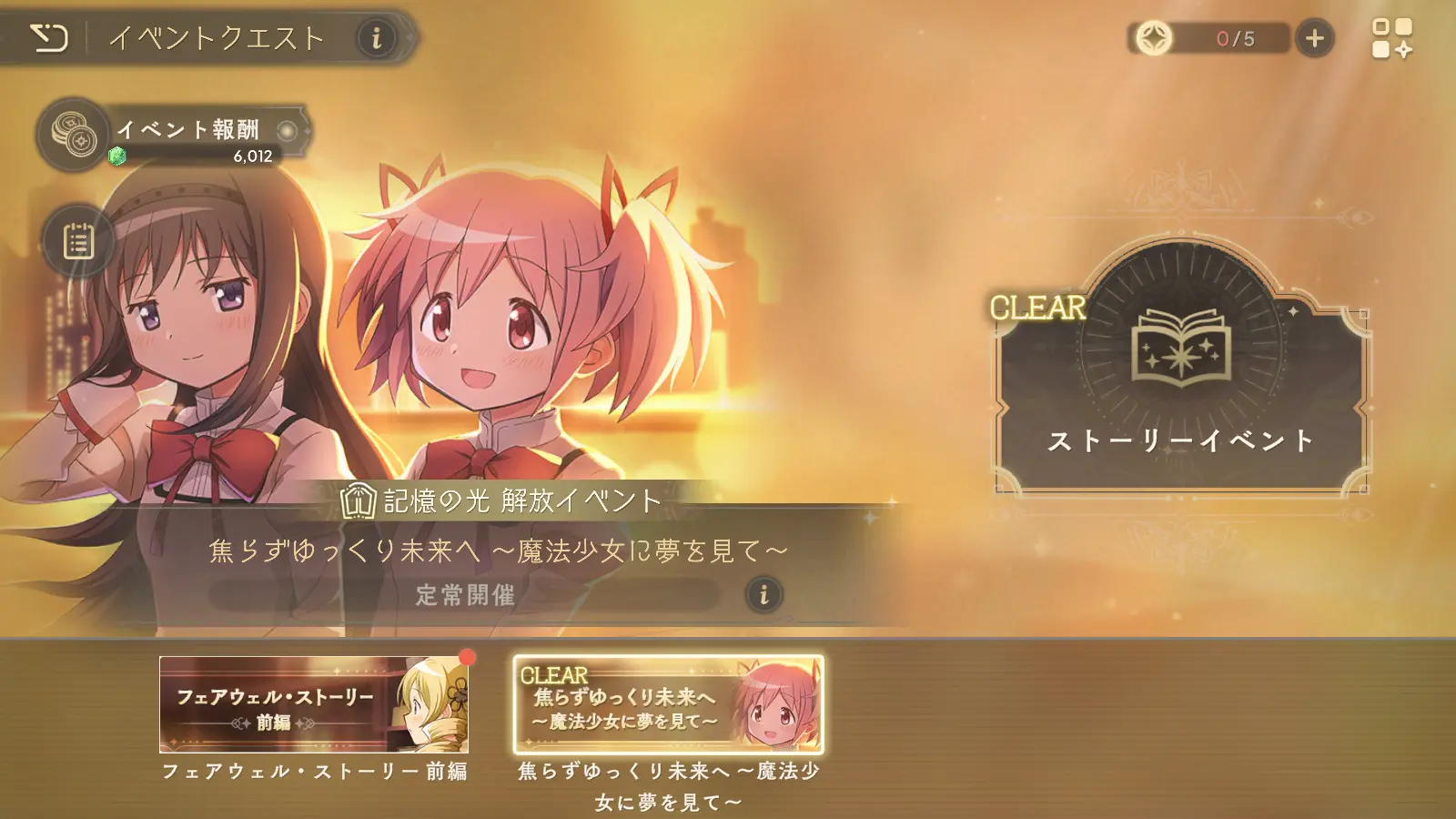Tap the grid menu icon in the top-right corner
Viewport: 1456px width, 819px height.
pyautogui.click(x=1393, y=37)
